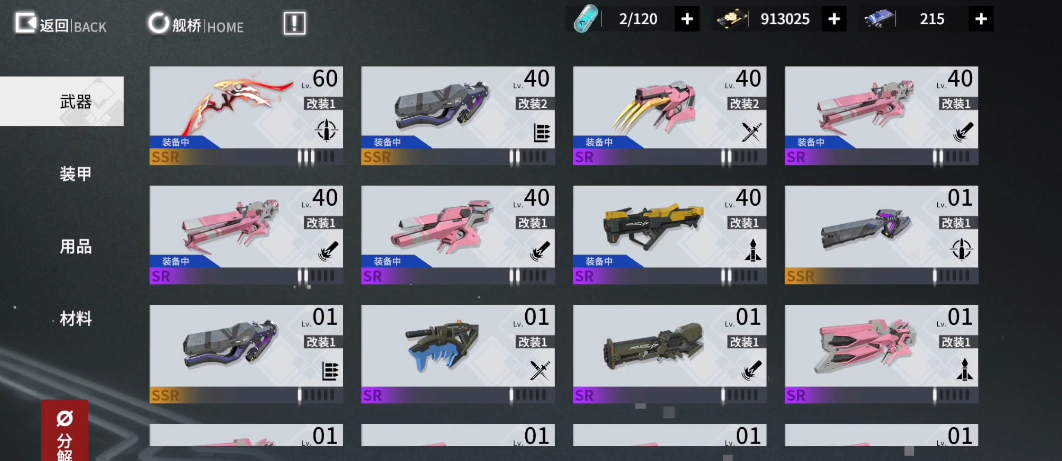Open the exclamation mark info button
The width and height of the screenshot is (1062, 461).
[294, 24]
